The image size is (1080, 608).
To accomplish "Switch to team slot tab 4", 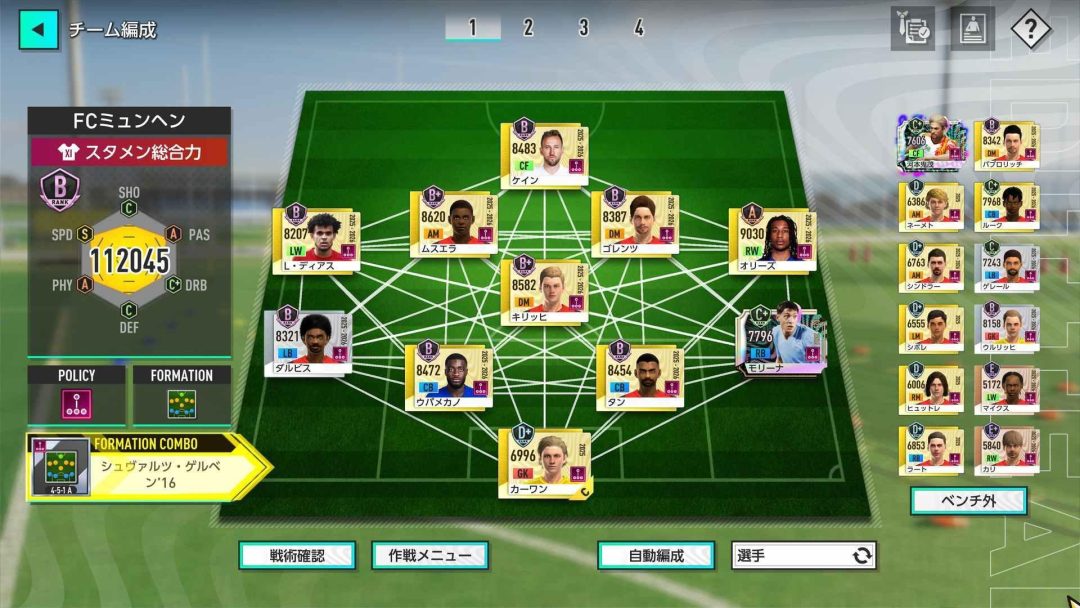I will point(638,28).
